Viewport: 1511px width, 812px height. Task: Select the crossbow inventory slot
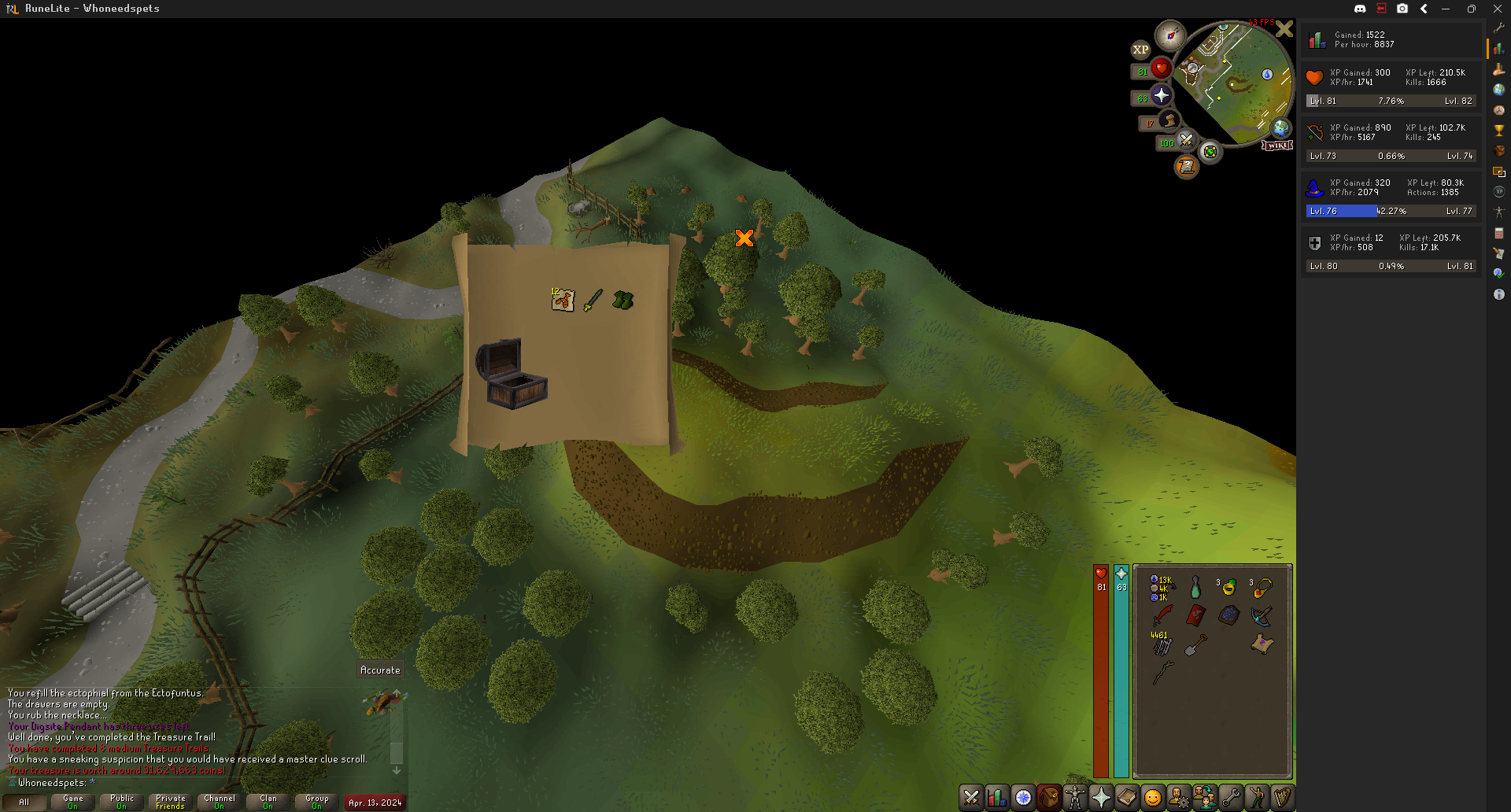[x=1262, y=615]
